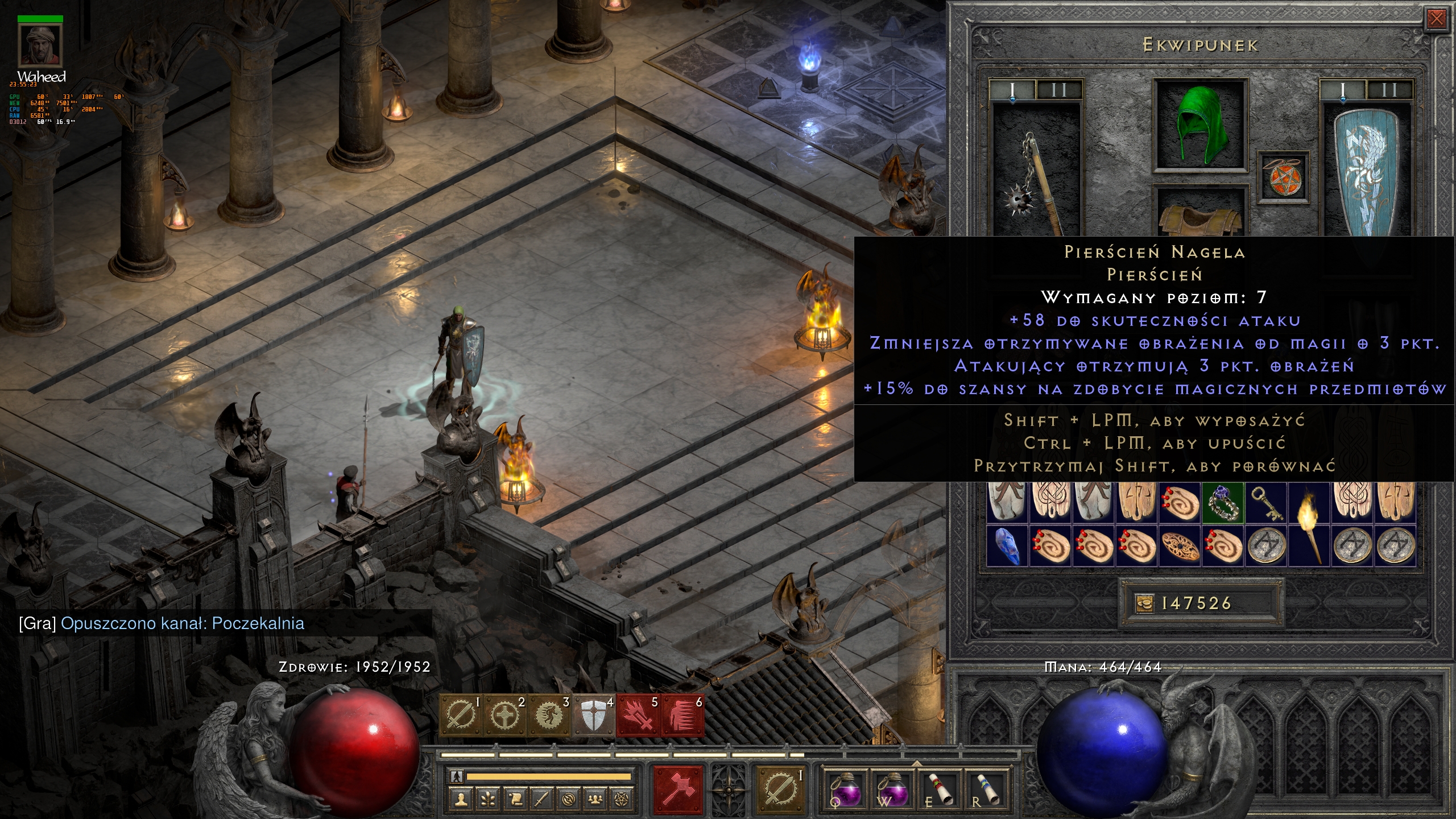Choose the flaming sword skill hotkey 5

click(638, 715)
